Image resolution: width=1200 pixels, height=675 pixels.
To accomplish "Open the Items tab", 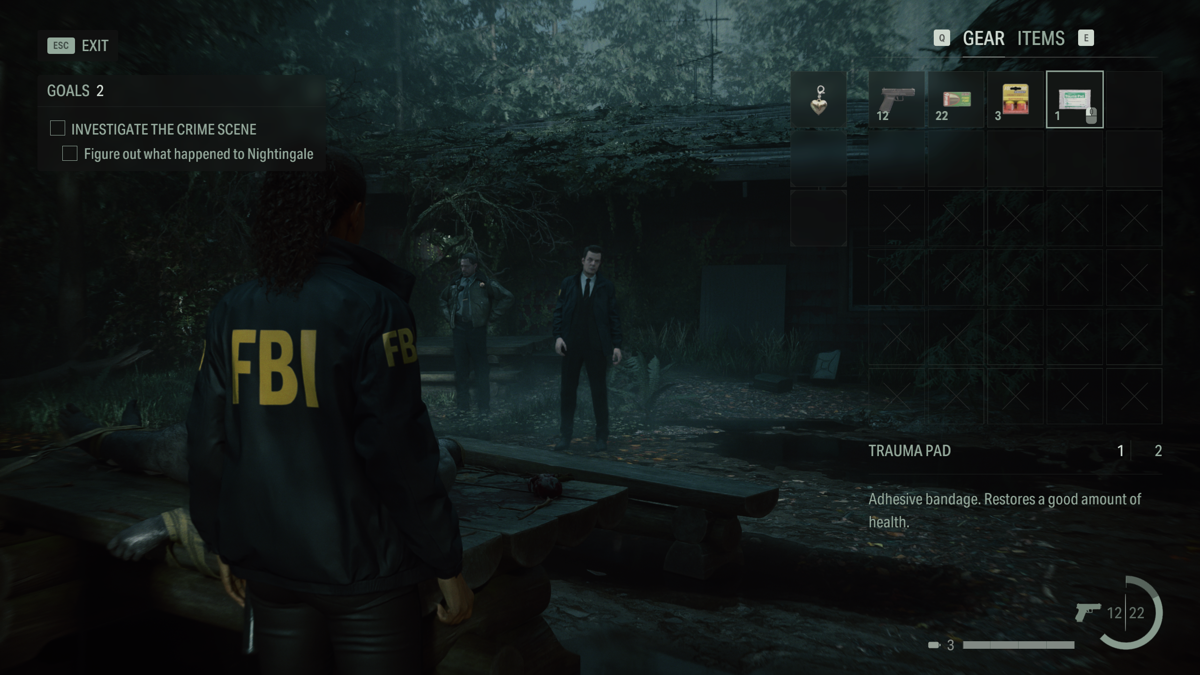I will point(1040,39).
